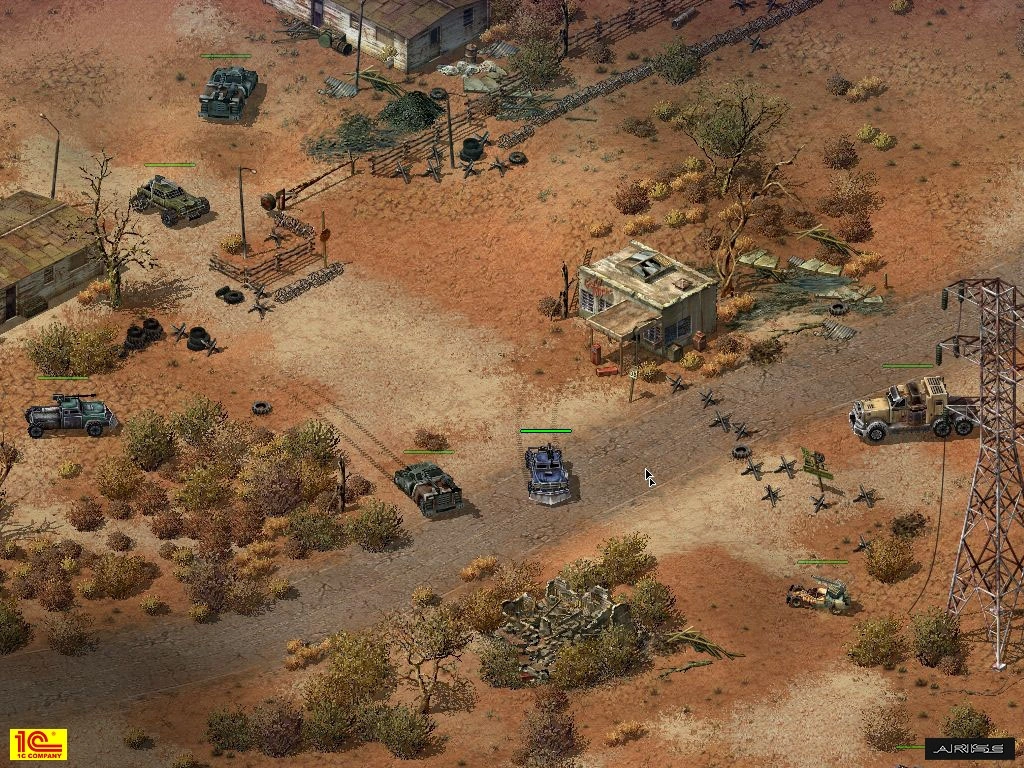This screenshot has width=1024, height=768.
Task: Select the dark armored car beside the blue one
Action: (x=428, y=487)
